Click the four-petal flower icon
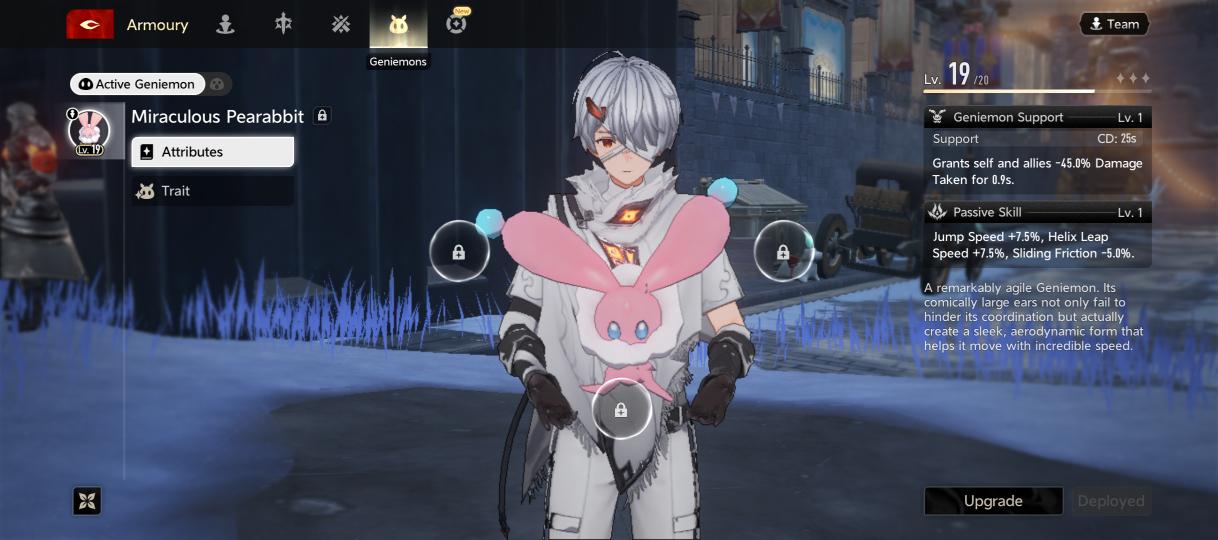This screenshot has height=540, width=1218. (x=87, y=501)
